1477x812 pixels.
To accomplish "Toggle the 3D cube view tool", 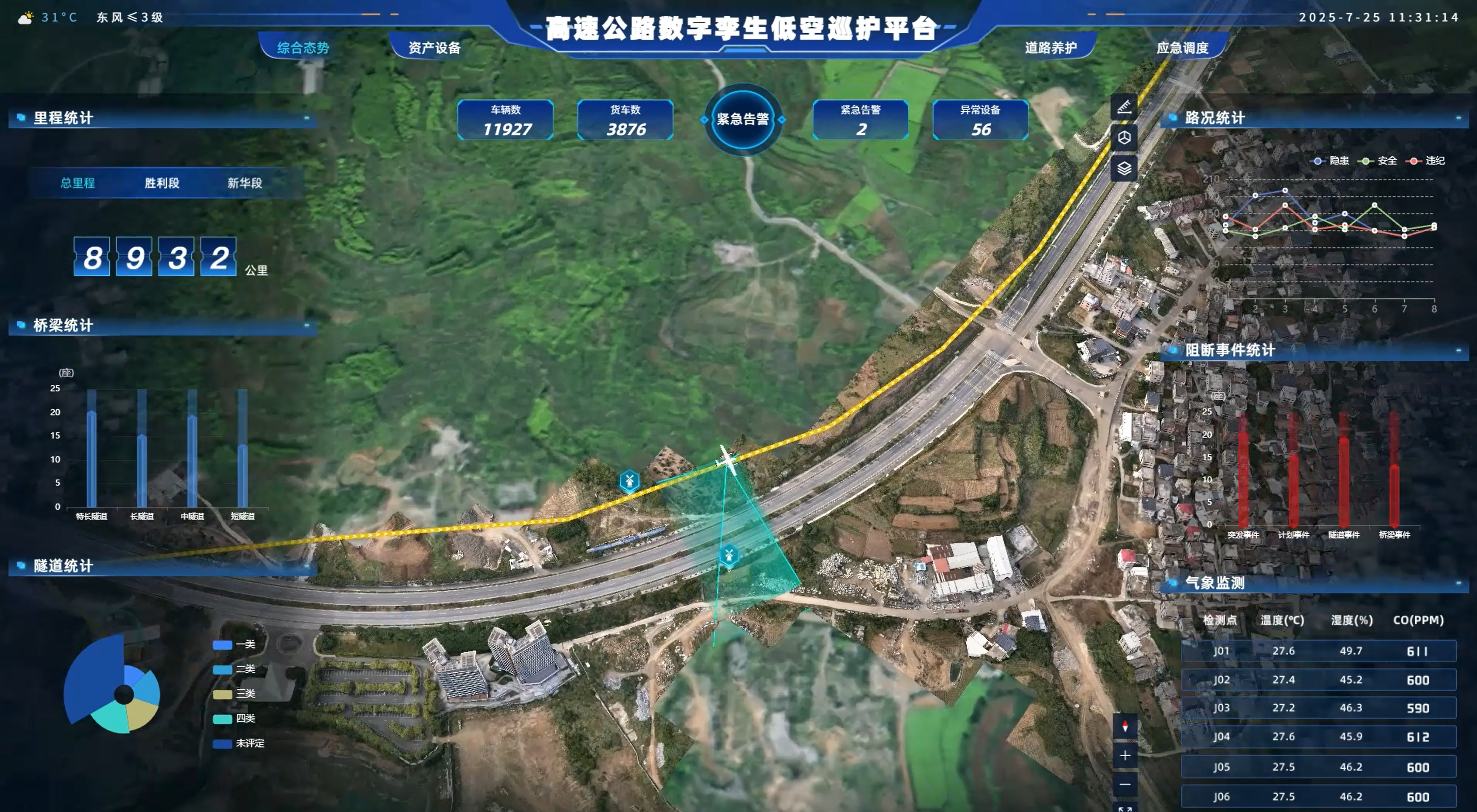I will [1124, 138].
